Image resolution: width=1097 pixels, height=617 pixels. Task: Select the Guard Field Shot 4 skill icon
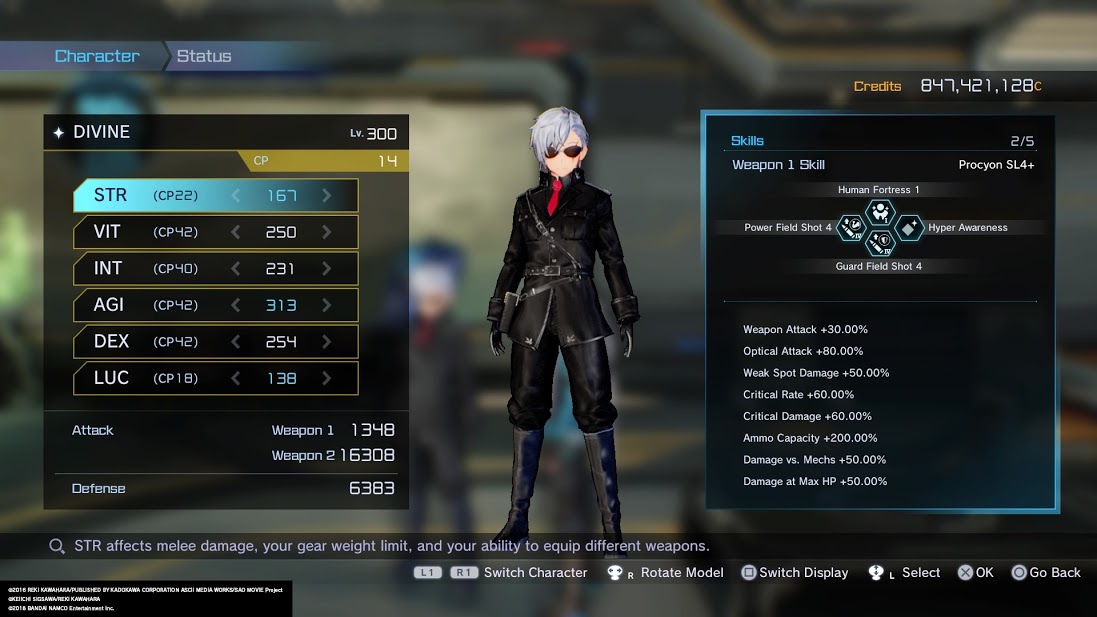[x=879, y=244]
